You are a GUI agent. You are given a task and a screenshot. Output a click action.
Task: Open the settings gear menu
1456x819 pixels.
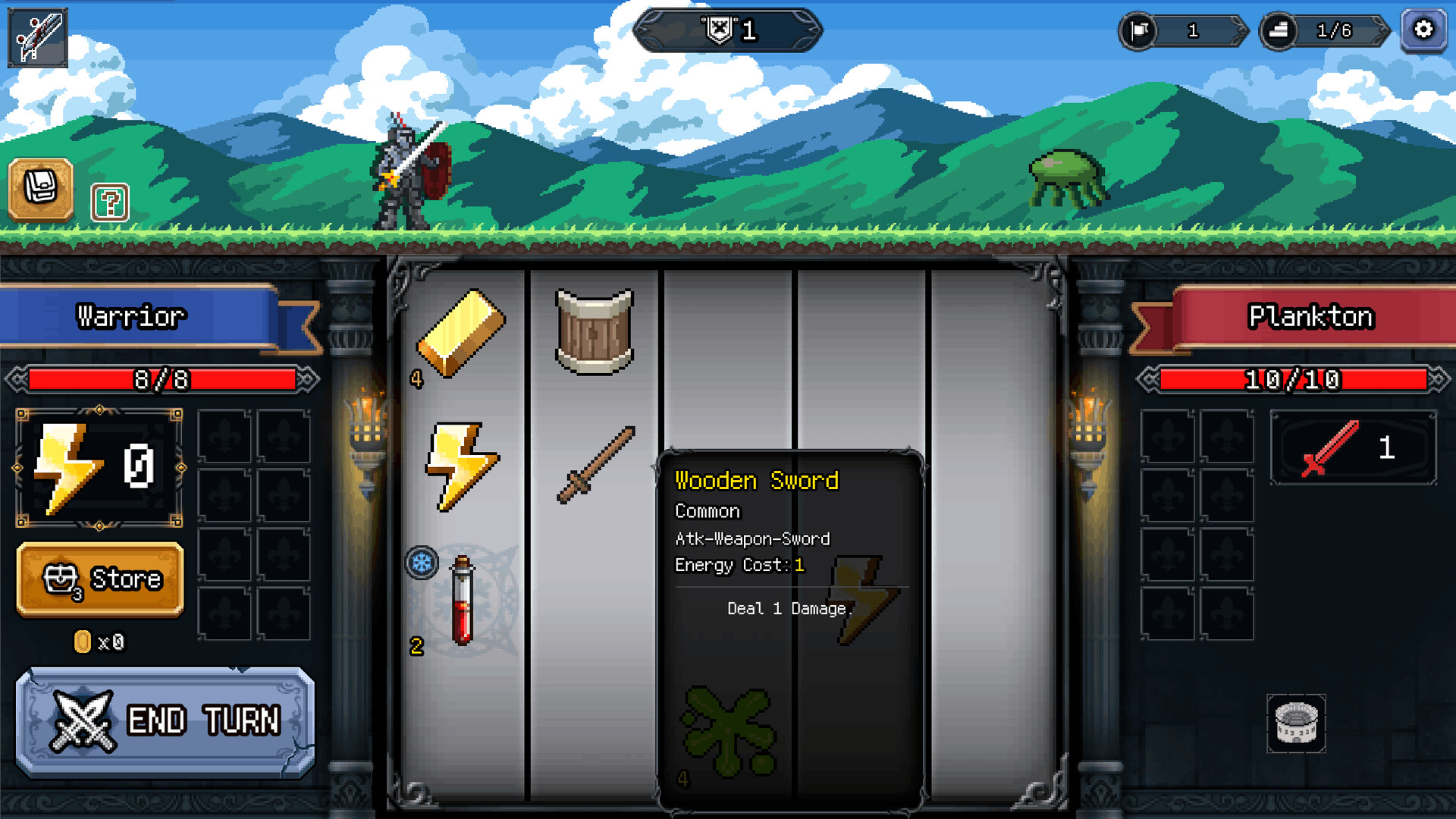click(x=1423, y=30)
